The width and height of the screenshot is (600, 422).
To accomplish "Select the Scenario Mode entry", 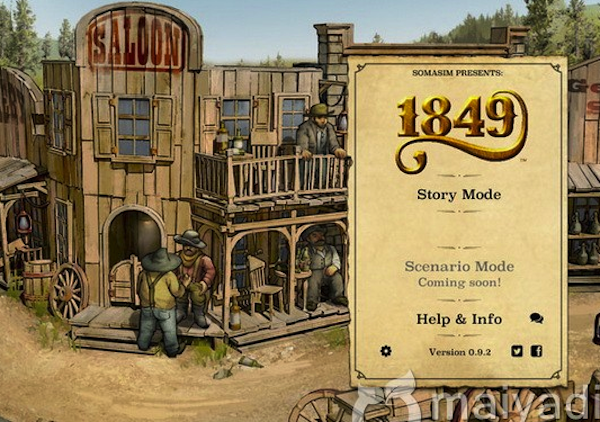I will coord(458,267).
